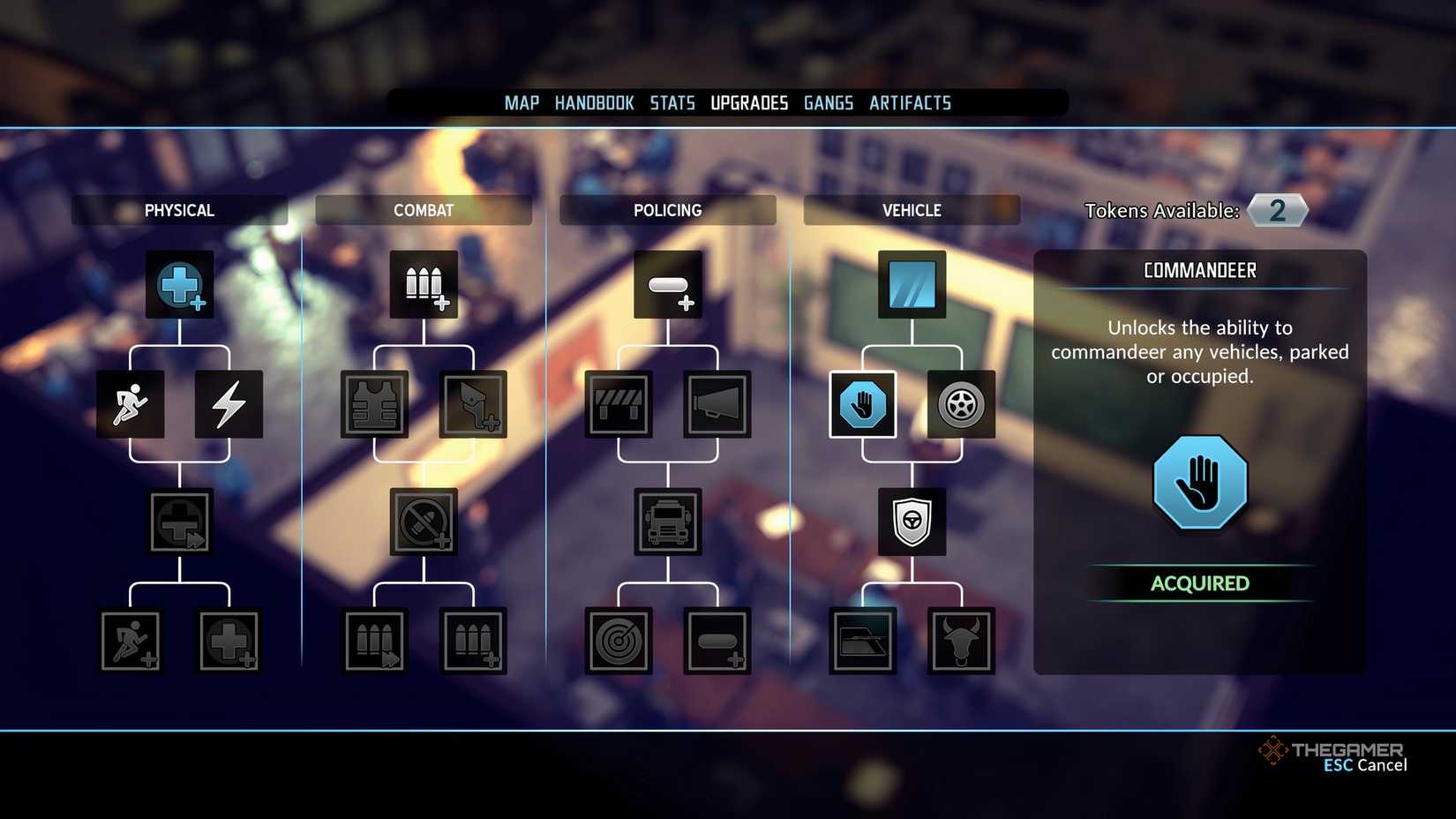Open the GANGS tab
This screenshot has height=819, width=1456.
click(x=828, y=102)
